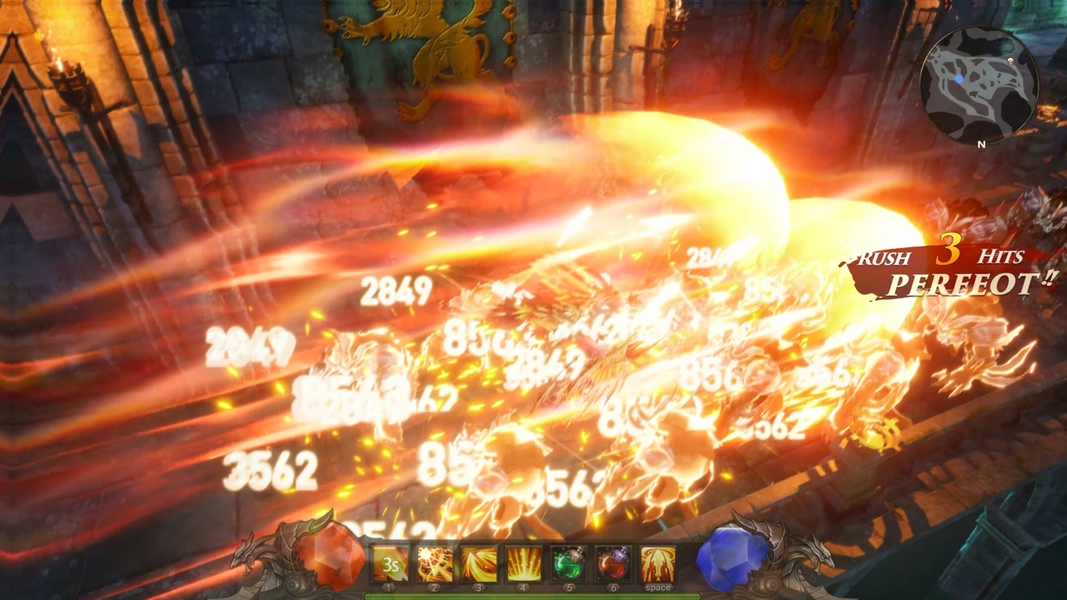Drink the green potion
The image size is (1067, 600).
(569, 564)
